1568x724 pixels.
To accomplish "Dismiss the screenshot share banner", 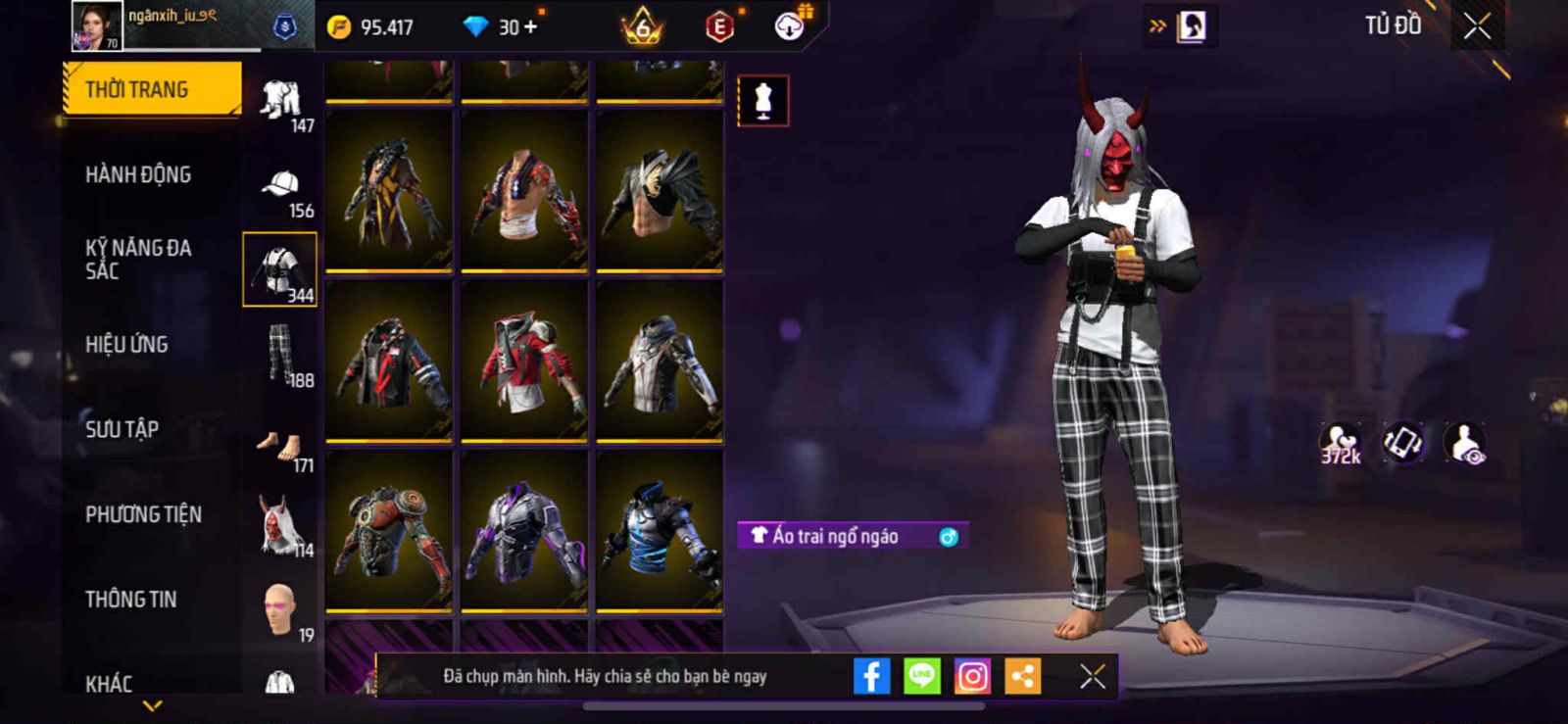I will [1093, 676].
